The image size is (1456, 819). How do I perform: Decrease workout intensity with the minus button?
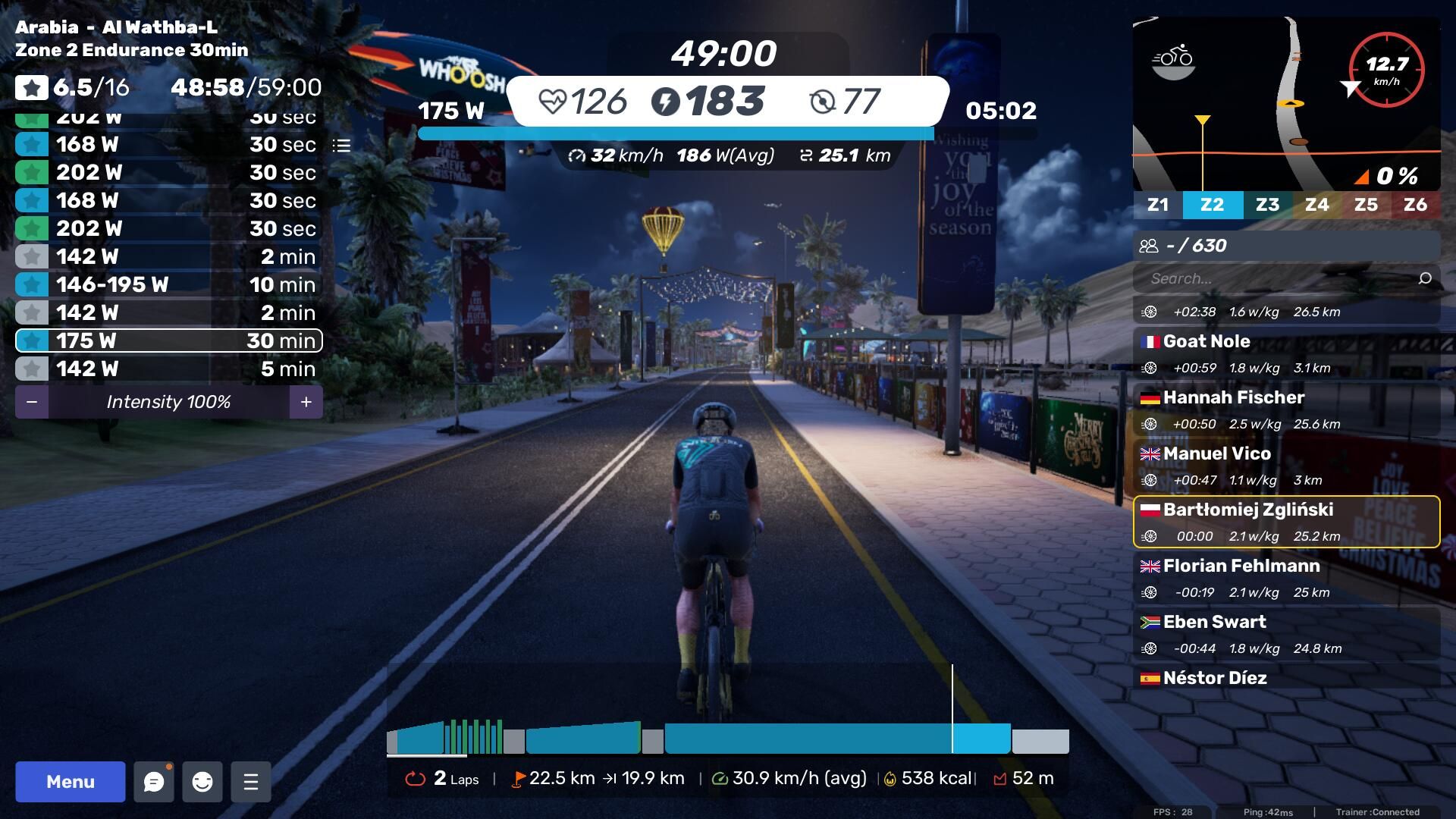pos(32,402)
